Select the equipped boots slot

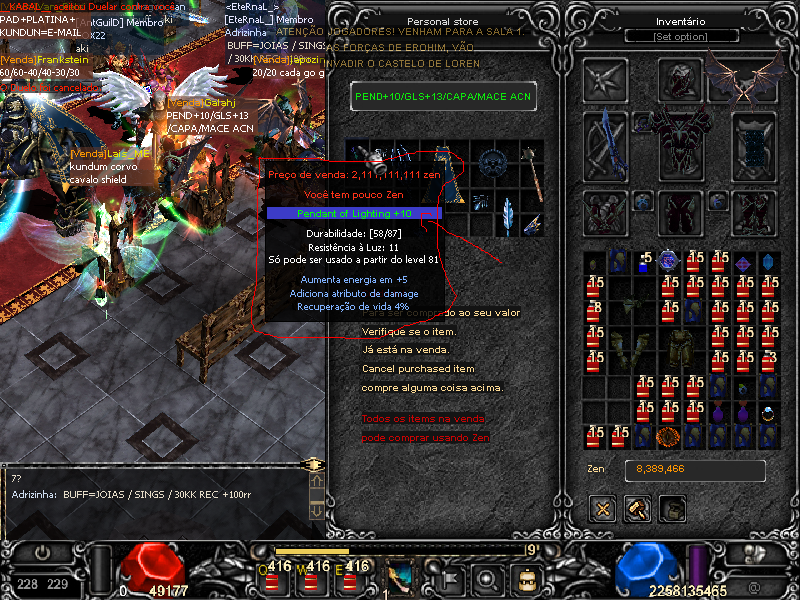pos(755,212)
